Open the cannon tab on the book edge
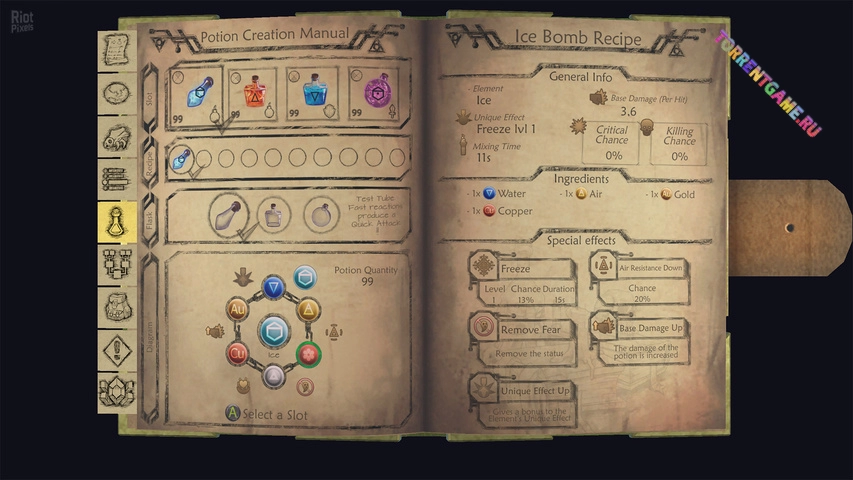The image size is (853, 480). point(117,135)
